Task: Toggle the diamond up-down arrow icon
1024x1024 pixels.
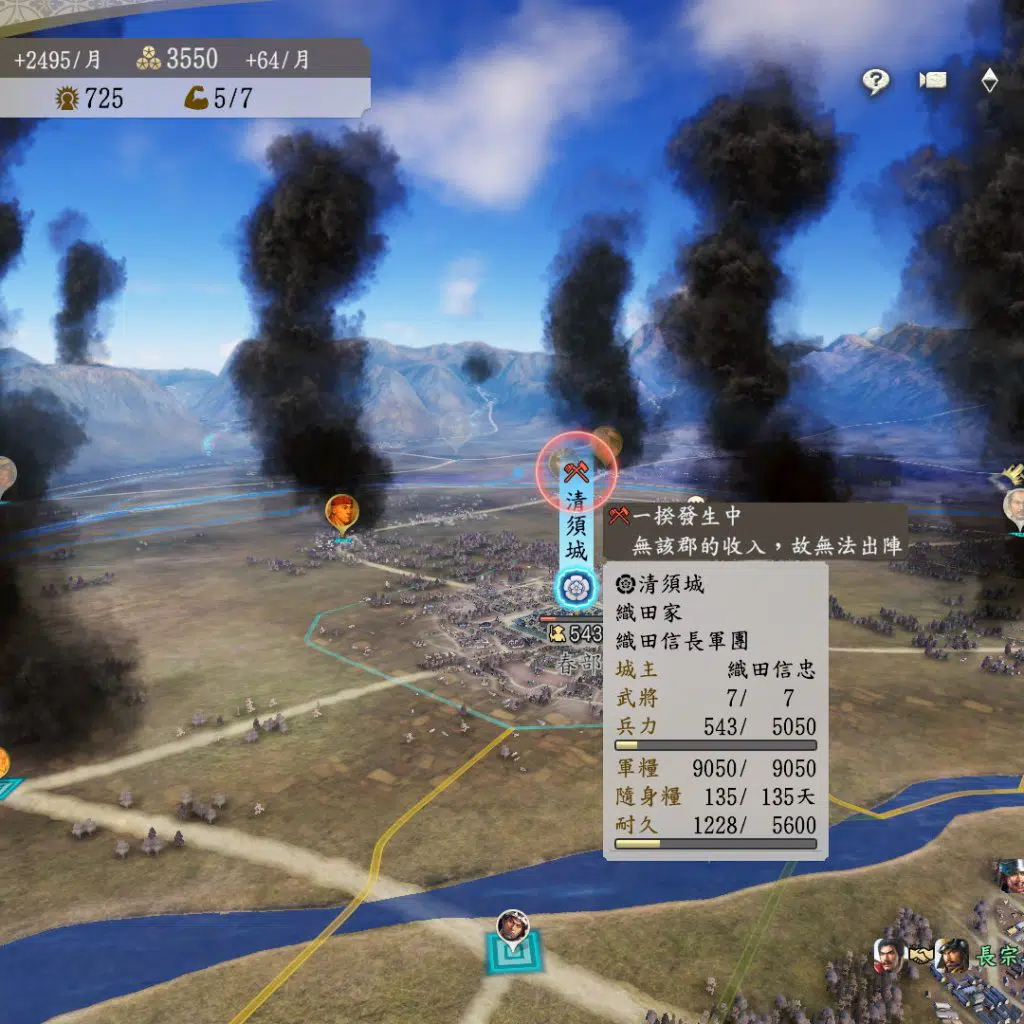Action: tap(989, 81)
